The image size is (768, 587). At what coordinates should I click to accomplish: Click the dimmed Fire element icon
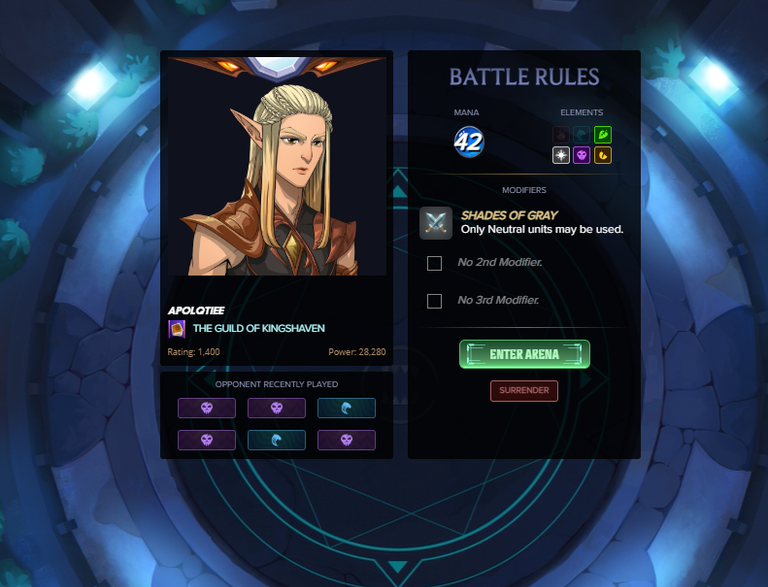pyautogui.click(x=562, y=134)
